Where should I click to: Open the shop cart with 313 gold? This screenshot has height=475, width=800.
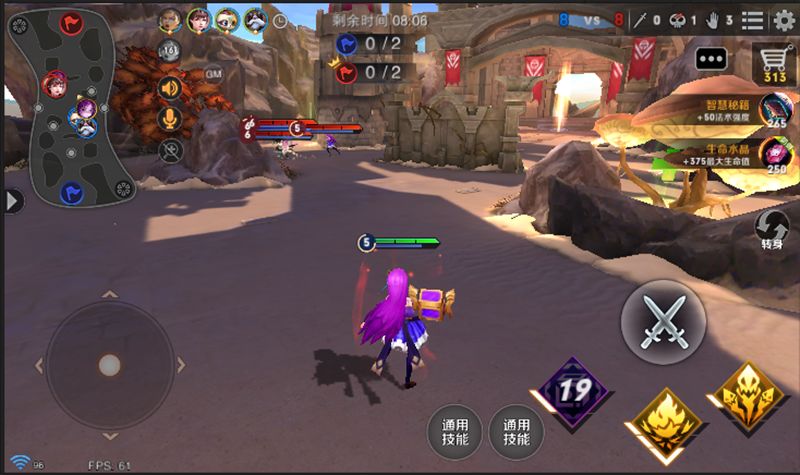(x=773, y=63)
